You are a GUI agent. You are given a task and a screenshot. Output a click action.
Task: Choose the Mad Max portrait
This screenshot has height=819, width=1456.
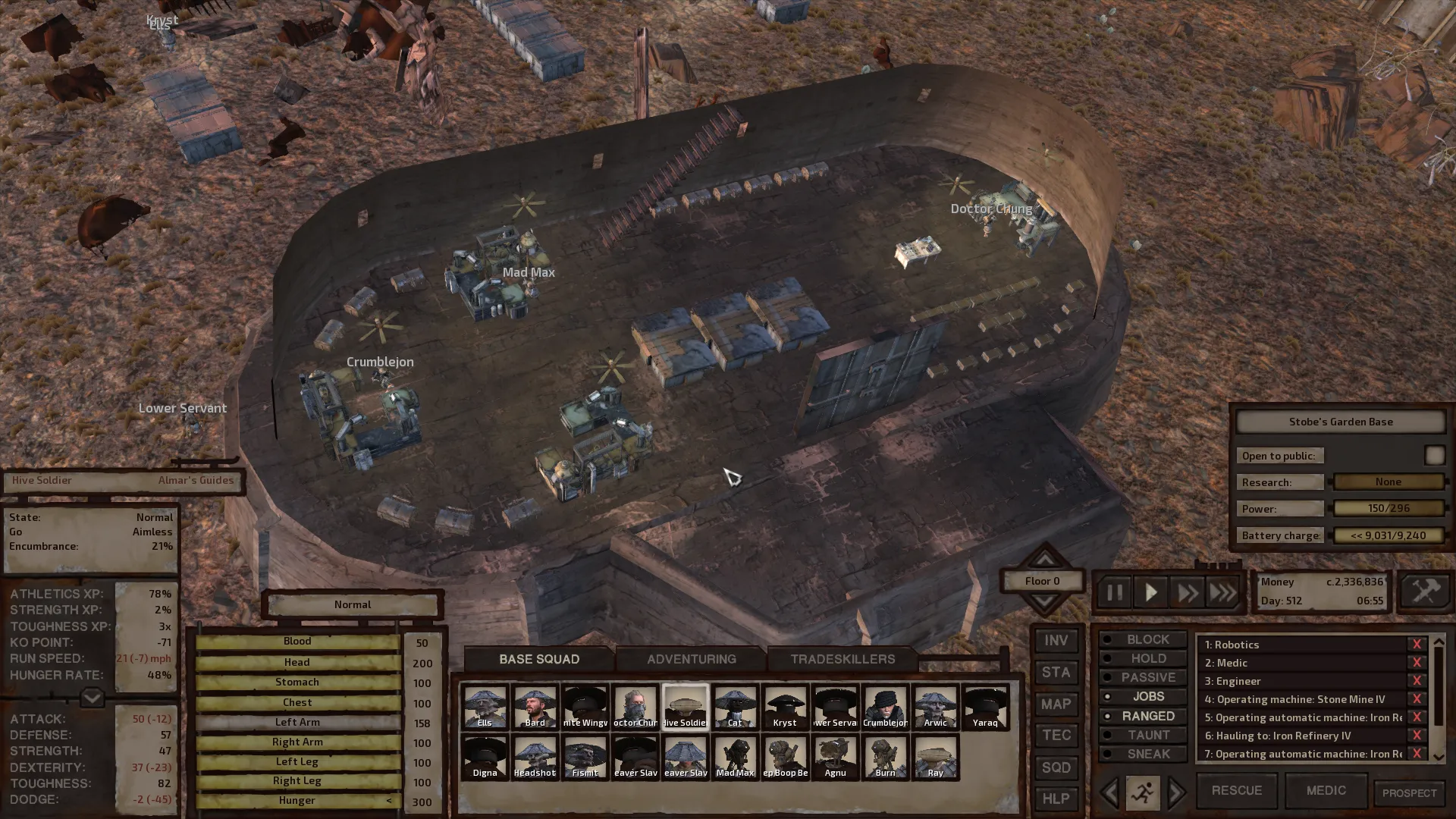tap(735, 757)
